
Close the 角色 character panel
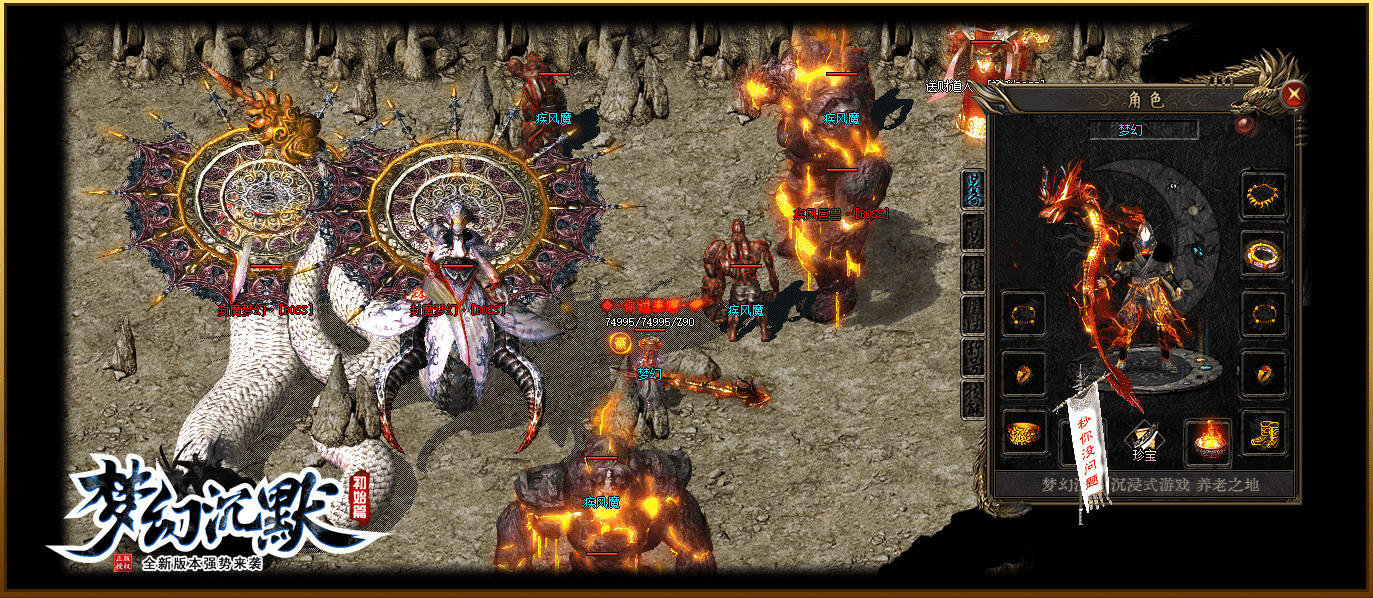click(1294, 95)
